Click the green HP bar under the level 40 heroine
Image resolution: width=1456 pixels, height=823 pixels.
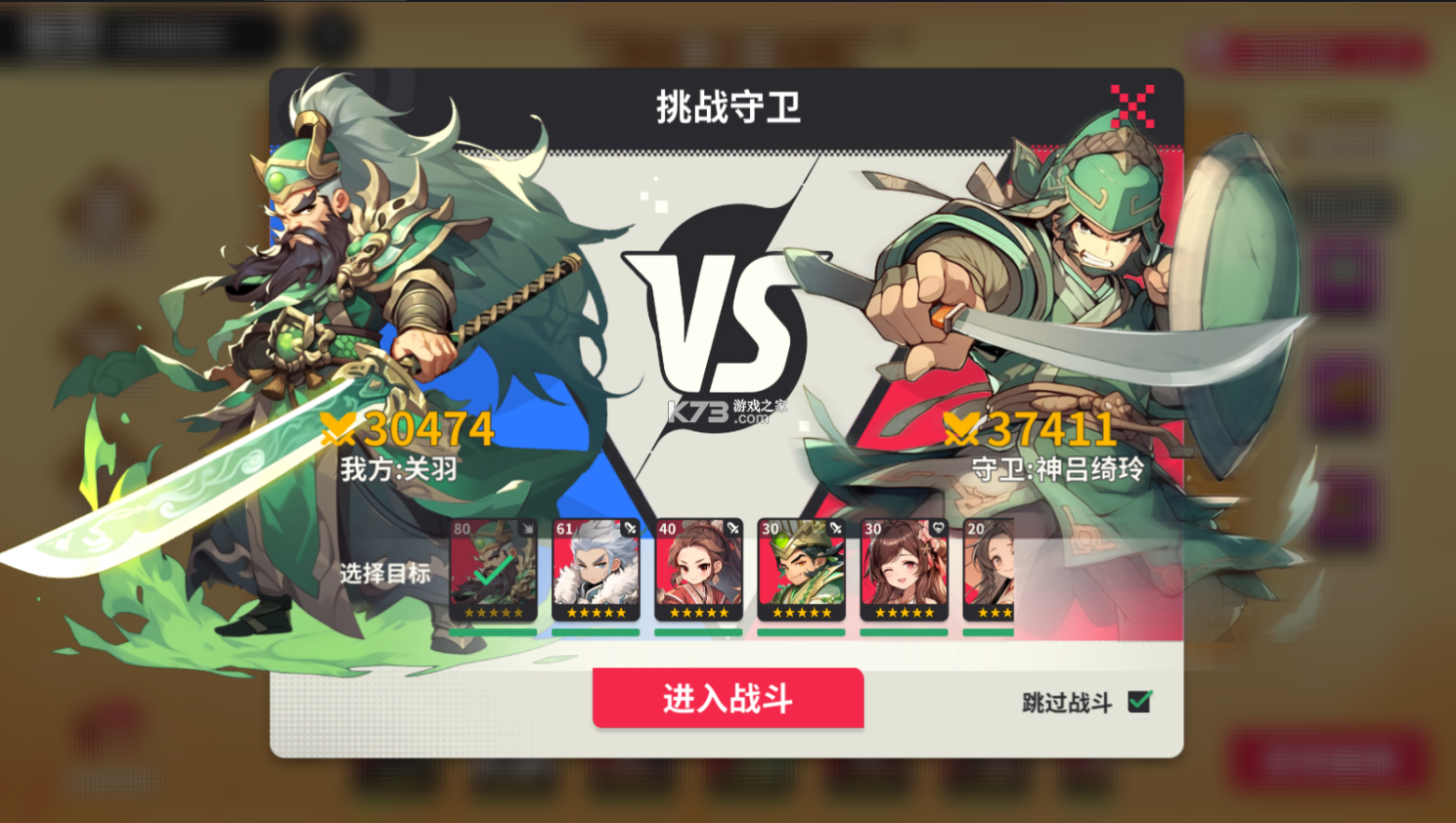(x=697, y=631)
